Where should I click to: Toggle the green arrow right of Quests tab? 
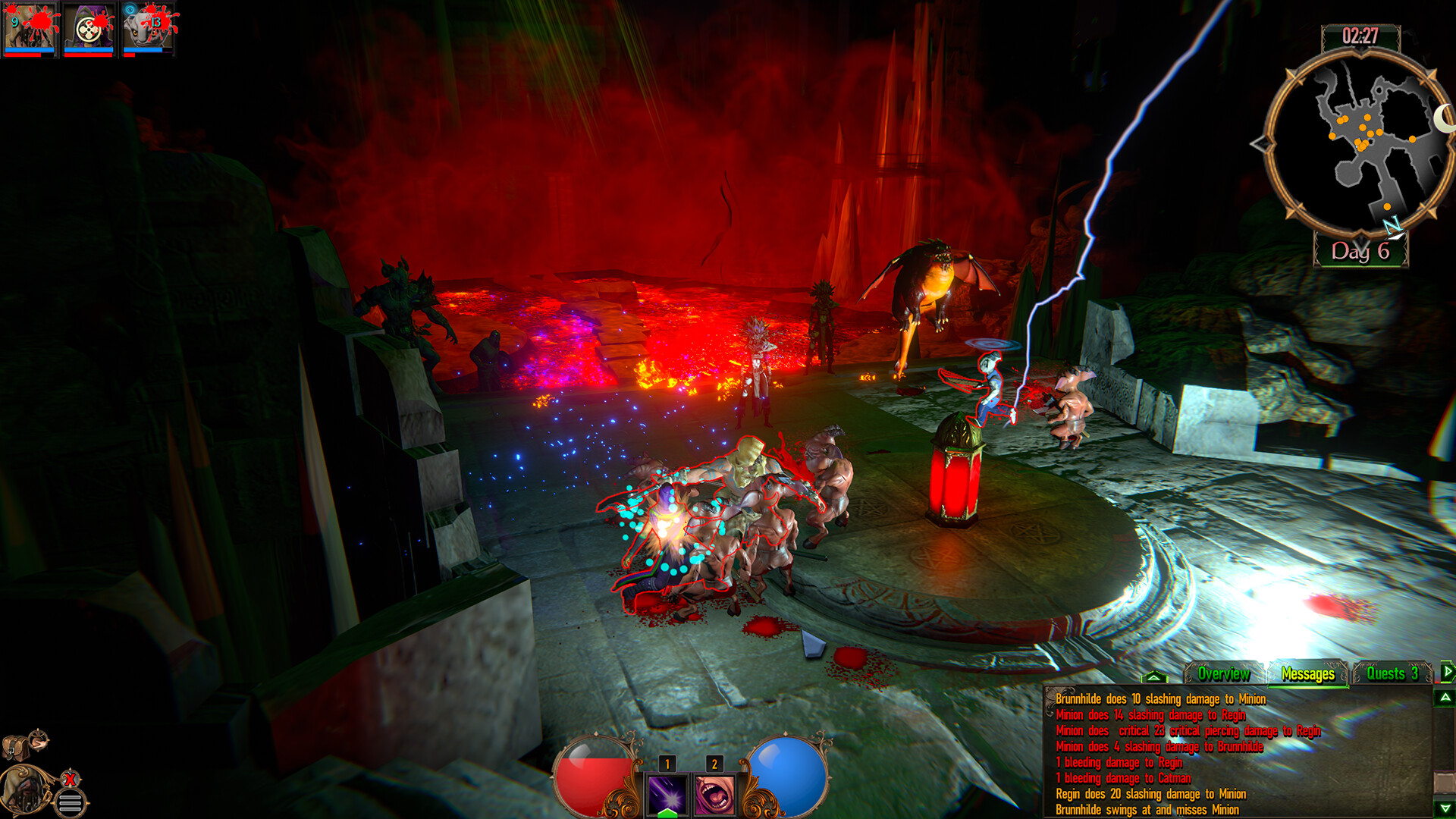tap(1447, 670)
